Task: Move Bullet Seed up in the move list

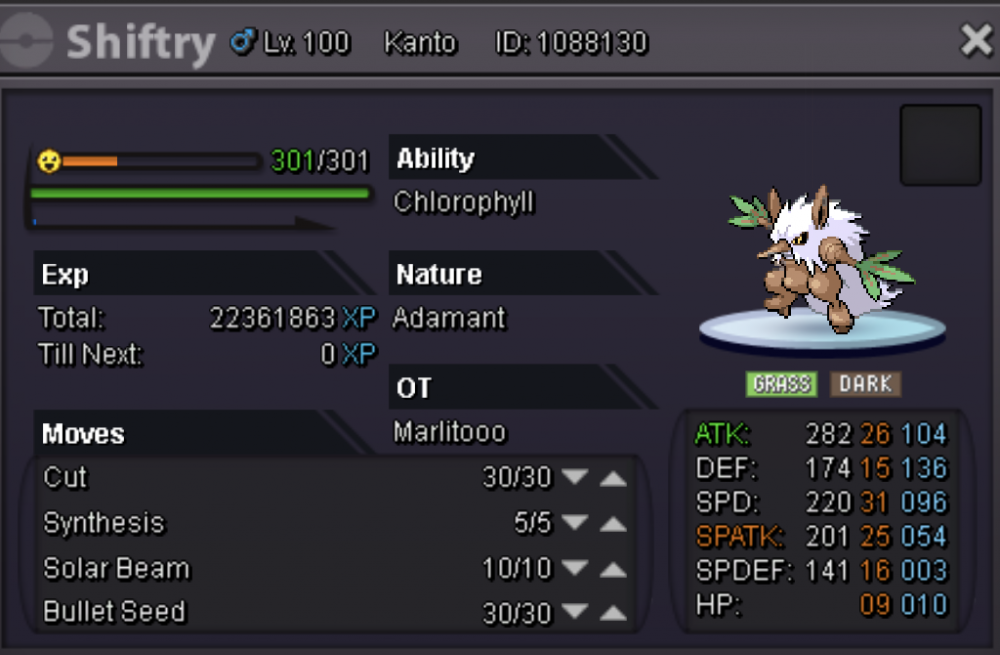Action: tap(613, 613)
